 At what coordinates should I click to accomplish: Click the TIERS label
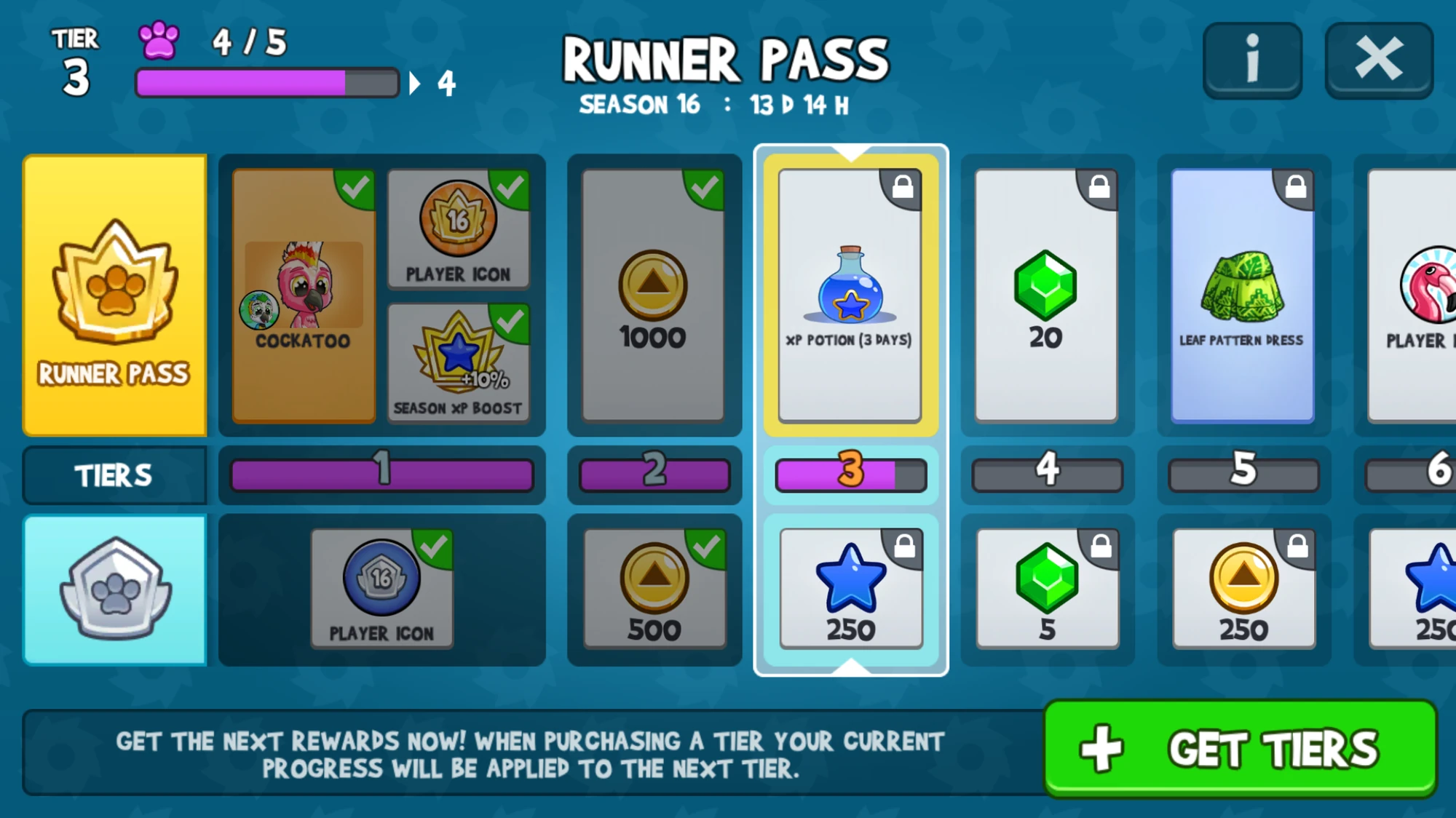pos(115,474)
